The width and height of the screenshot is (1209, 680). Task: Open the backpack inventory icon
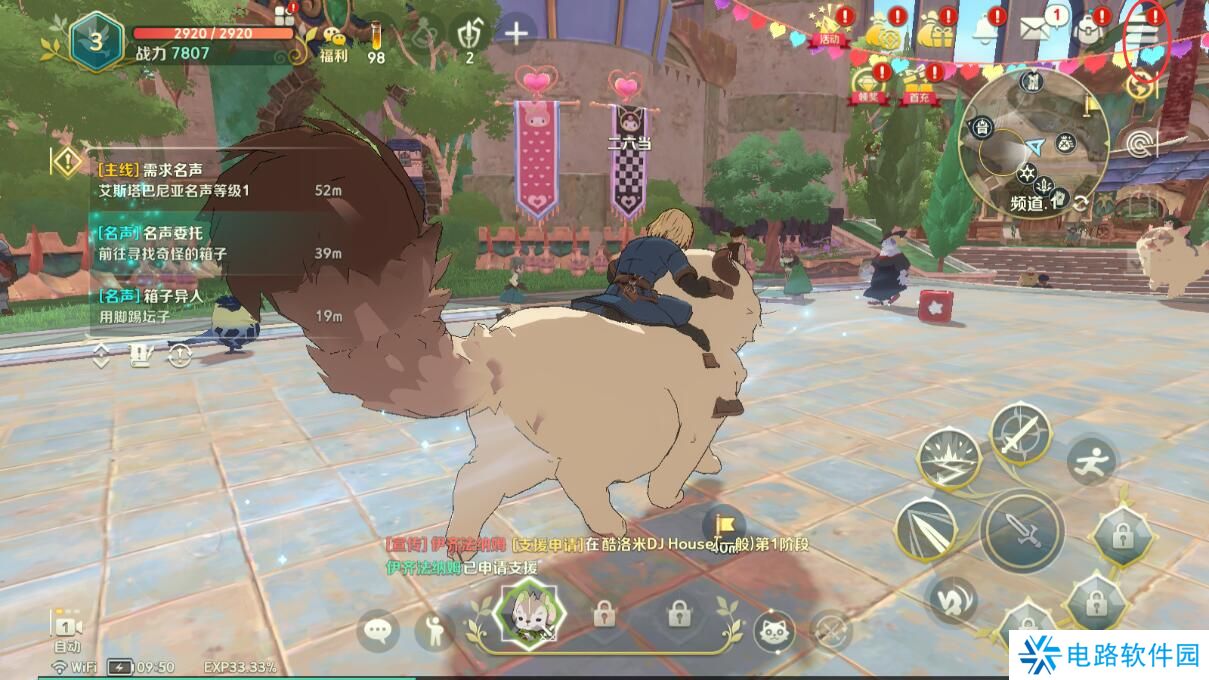click(x=1088, y=29)
